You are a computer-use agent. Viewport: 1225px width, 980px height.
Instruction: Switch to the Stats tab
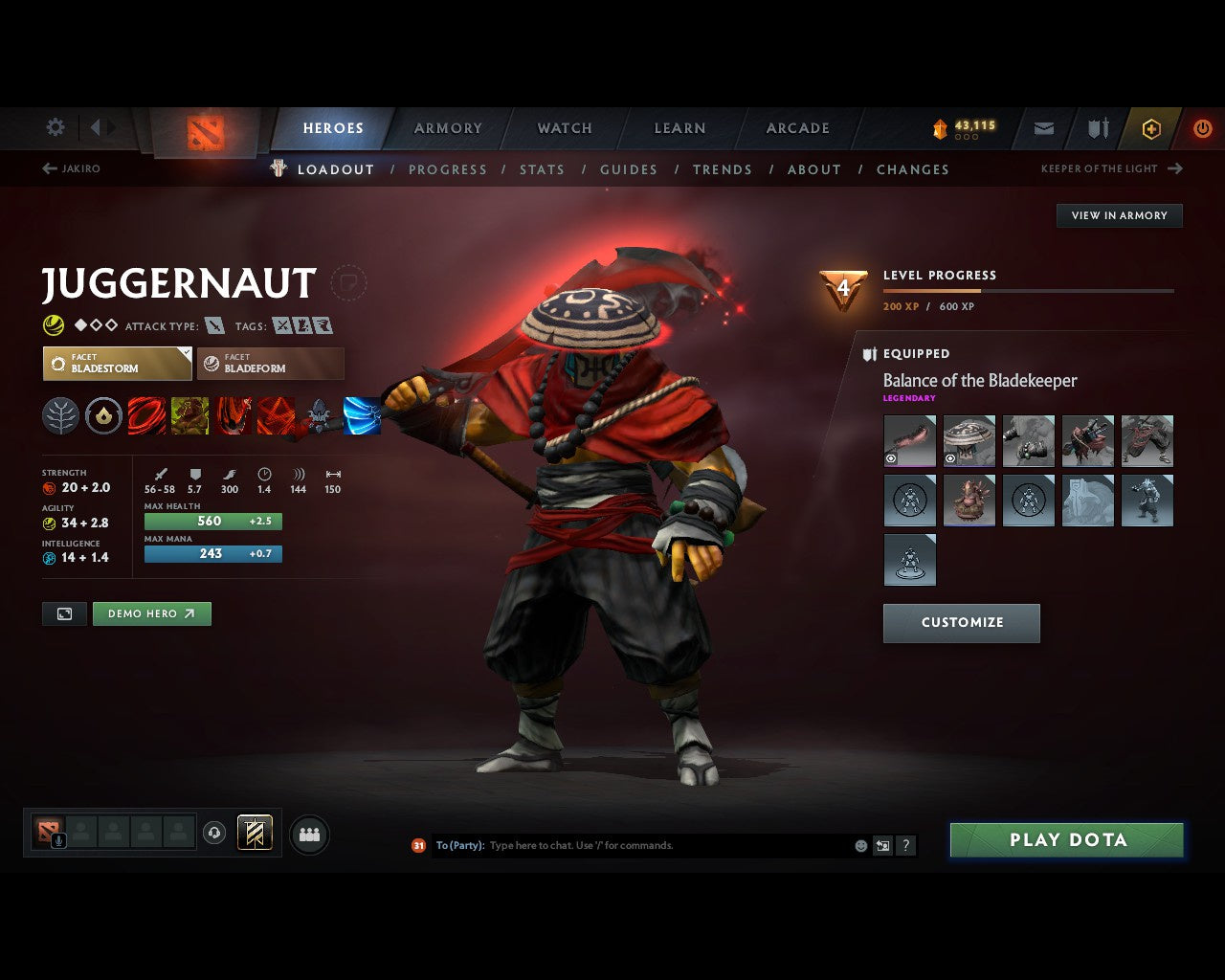542,169
